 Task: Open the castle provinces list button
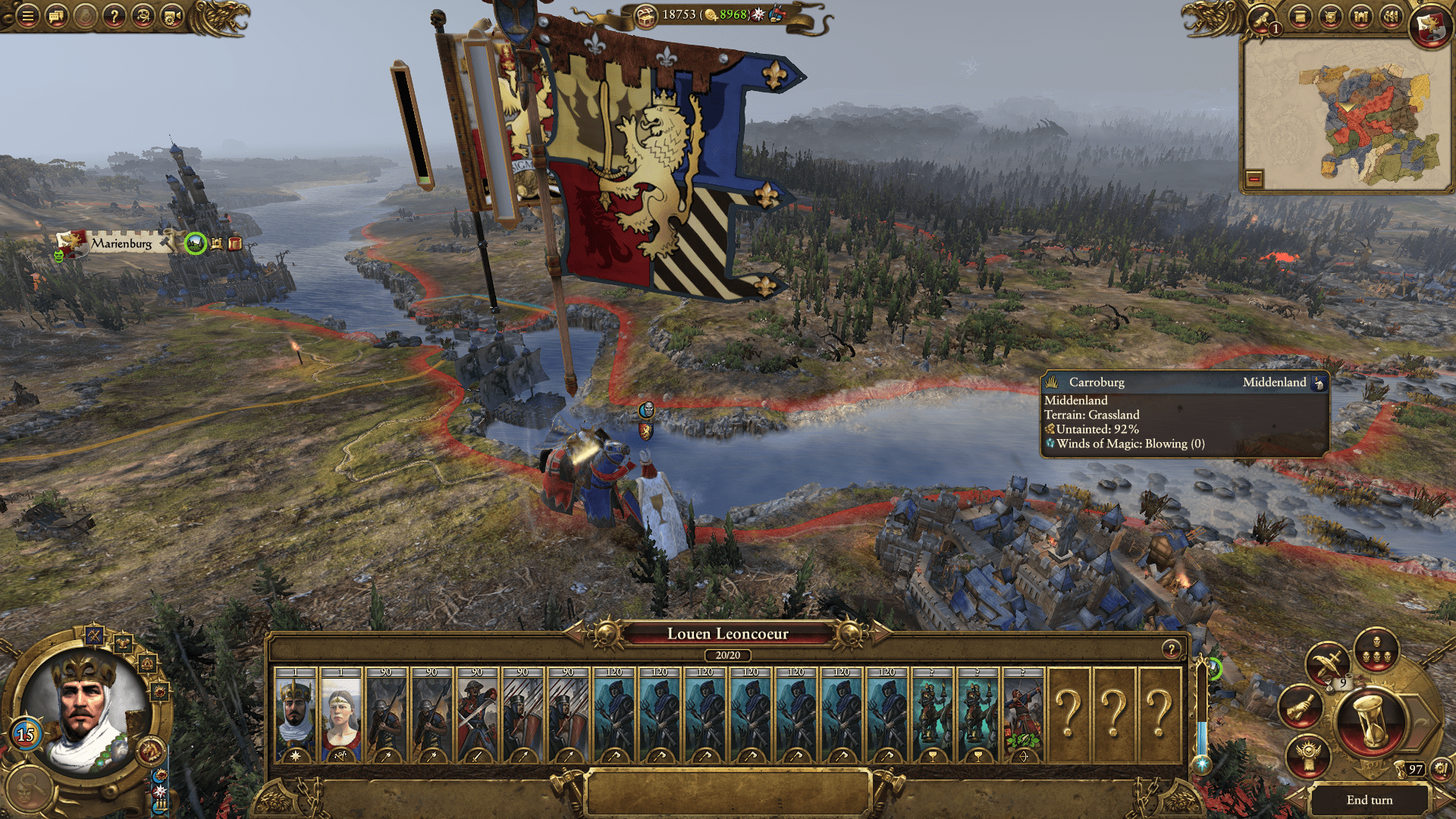[1360, 16]
